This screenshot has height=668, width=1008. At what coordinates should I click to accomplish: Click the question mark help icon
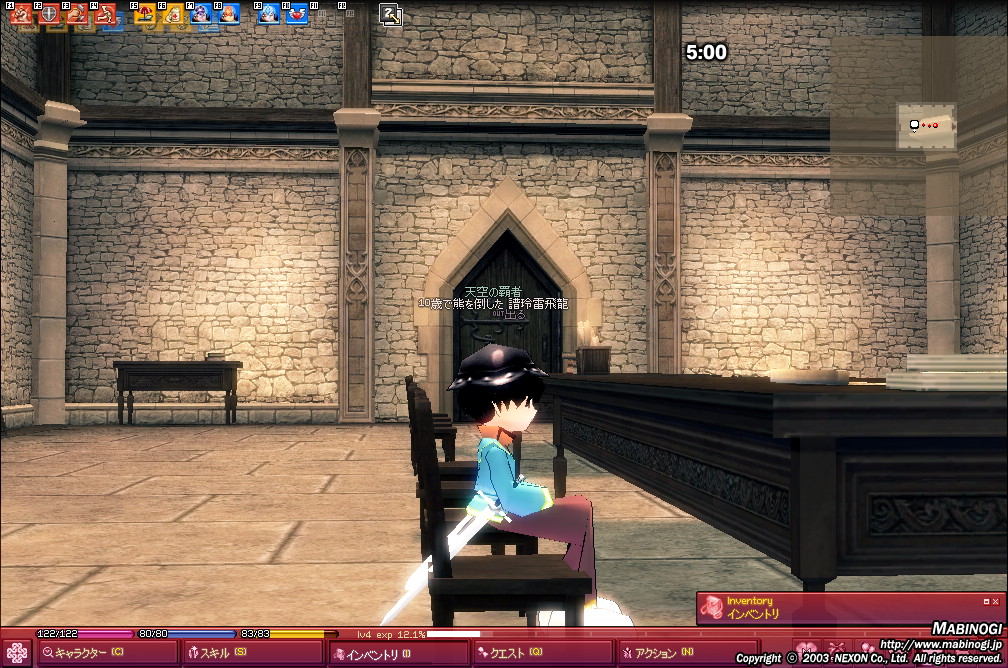(x=391, y=14)
